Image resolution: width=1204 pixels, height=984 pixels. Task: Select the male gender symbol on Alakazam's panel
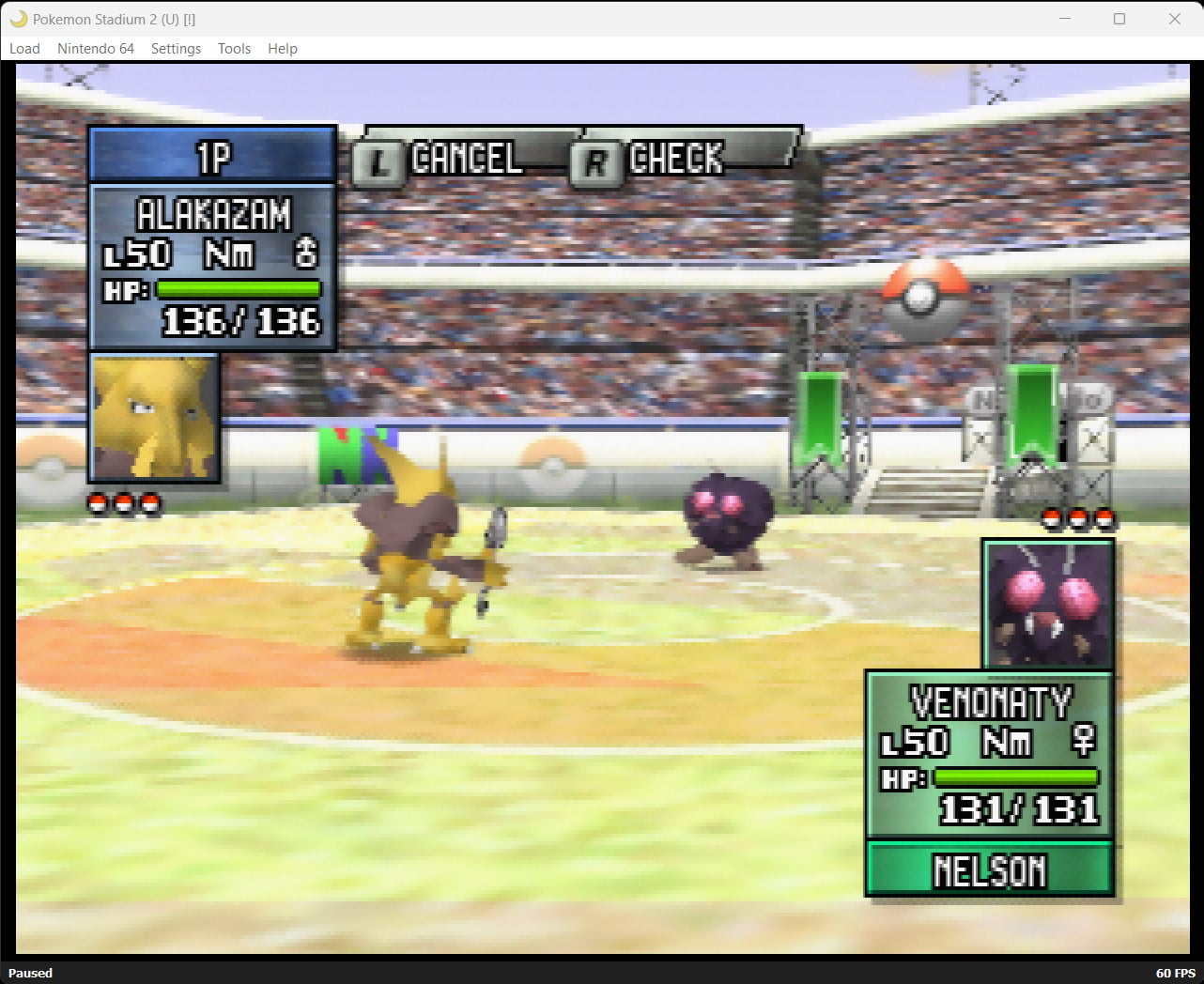pyautogui.click(x=310, y=252)
